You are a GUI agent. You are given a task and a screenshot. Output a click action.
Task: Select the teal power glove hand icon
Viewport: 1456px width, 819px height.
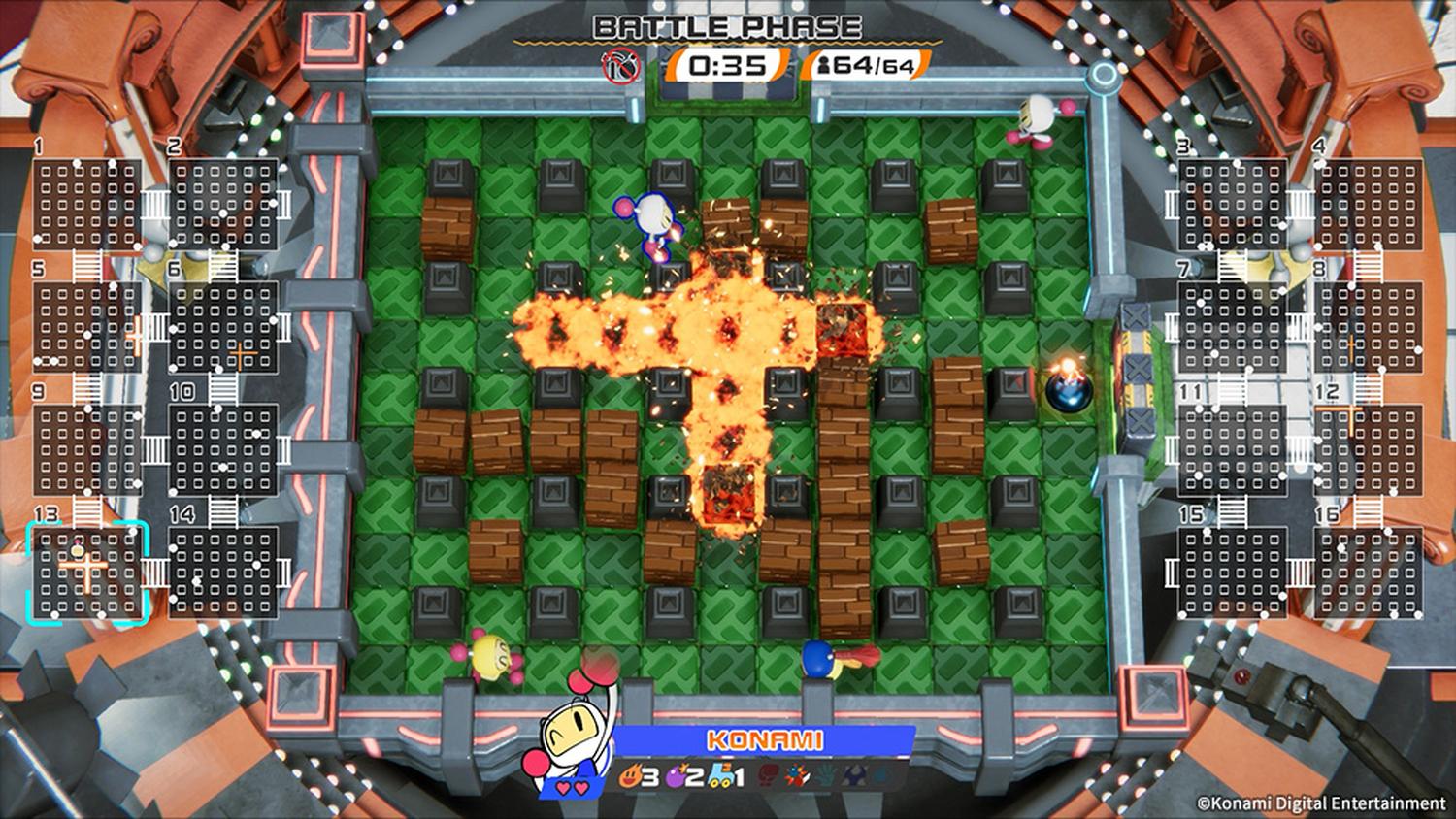(x=824, y=776)
